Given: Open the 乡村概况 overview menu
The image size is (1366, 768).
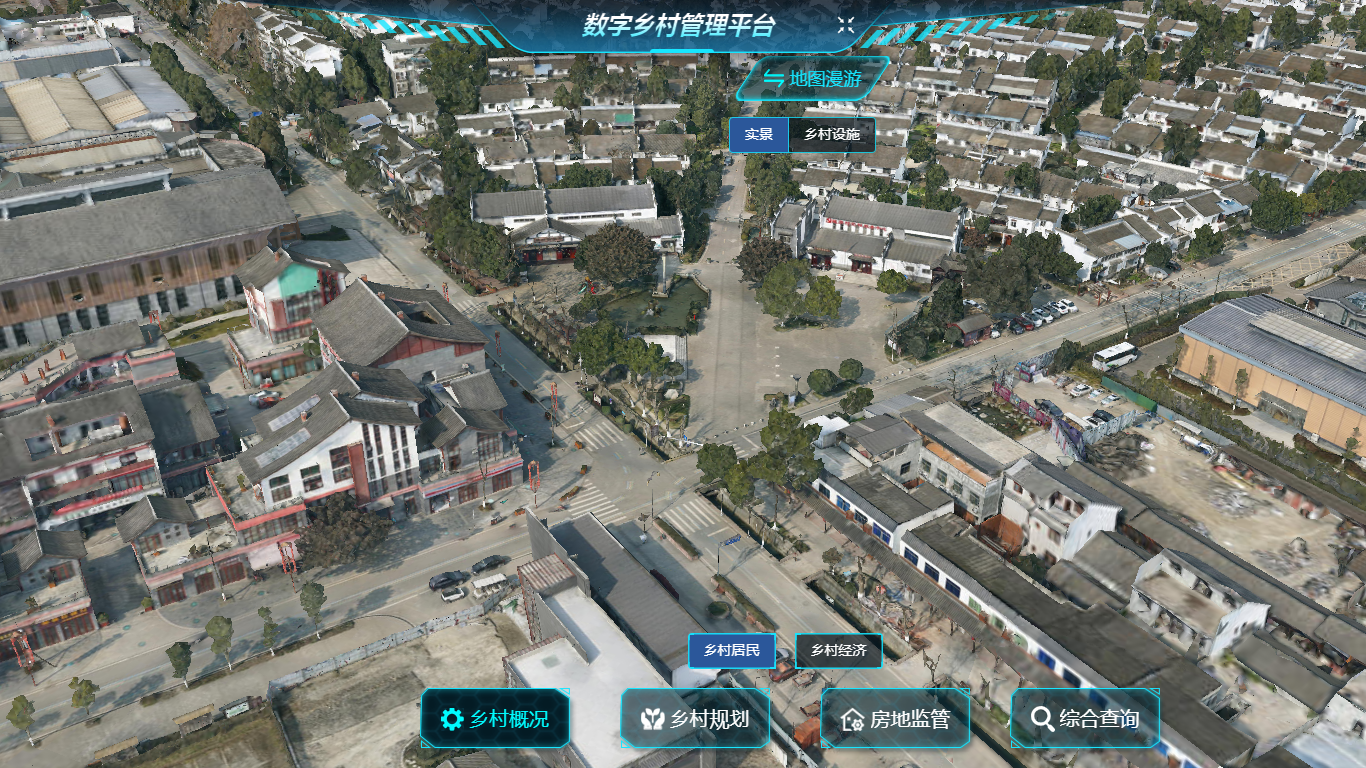Looking at the screenshot, I should 495,718.
